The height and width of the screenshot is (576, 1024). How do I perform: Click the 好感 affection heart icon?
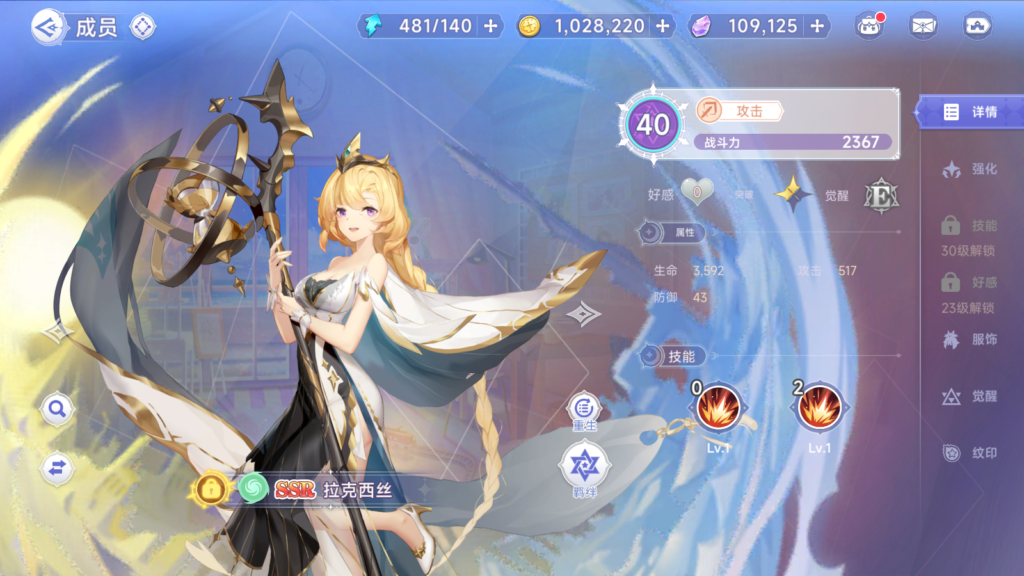click(x=697, y=192)
